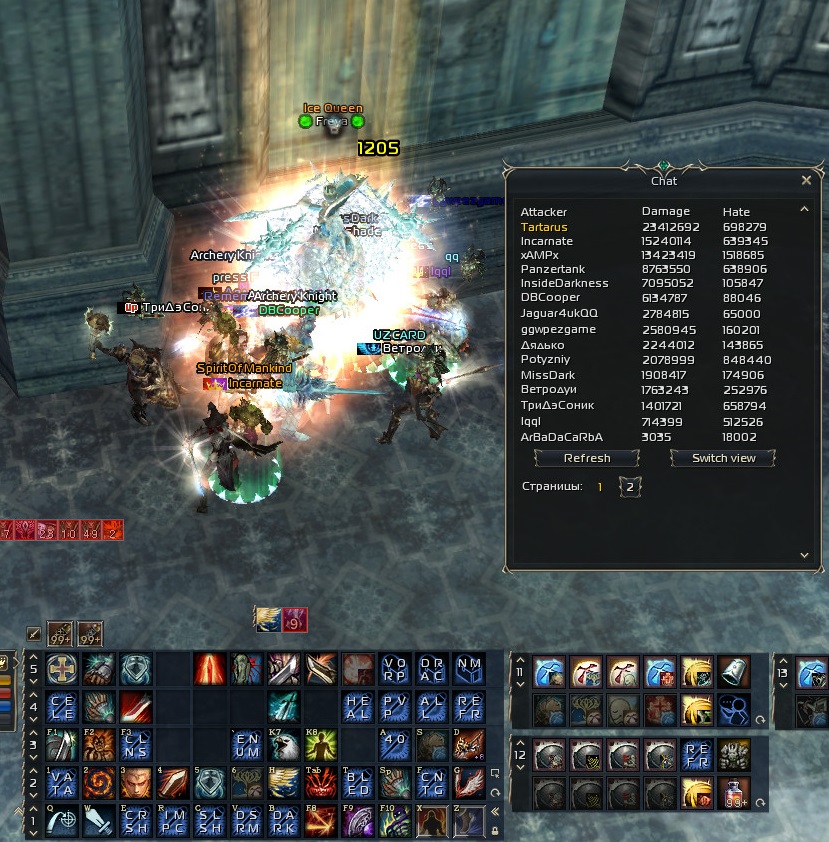
Task: Use the CRSH macro on the hotbar
Action: [134, 821]
